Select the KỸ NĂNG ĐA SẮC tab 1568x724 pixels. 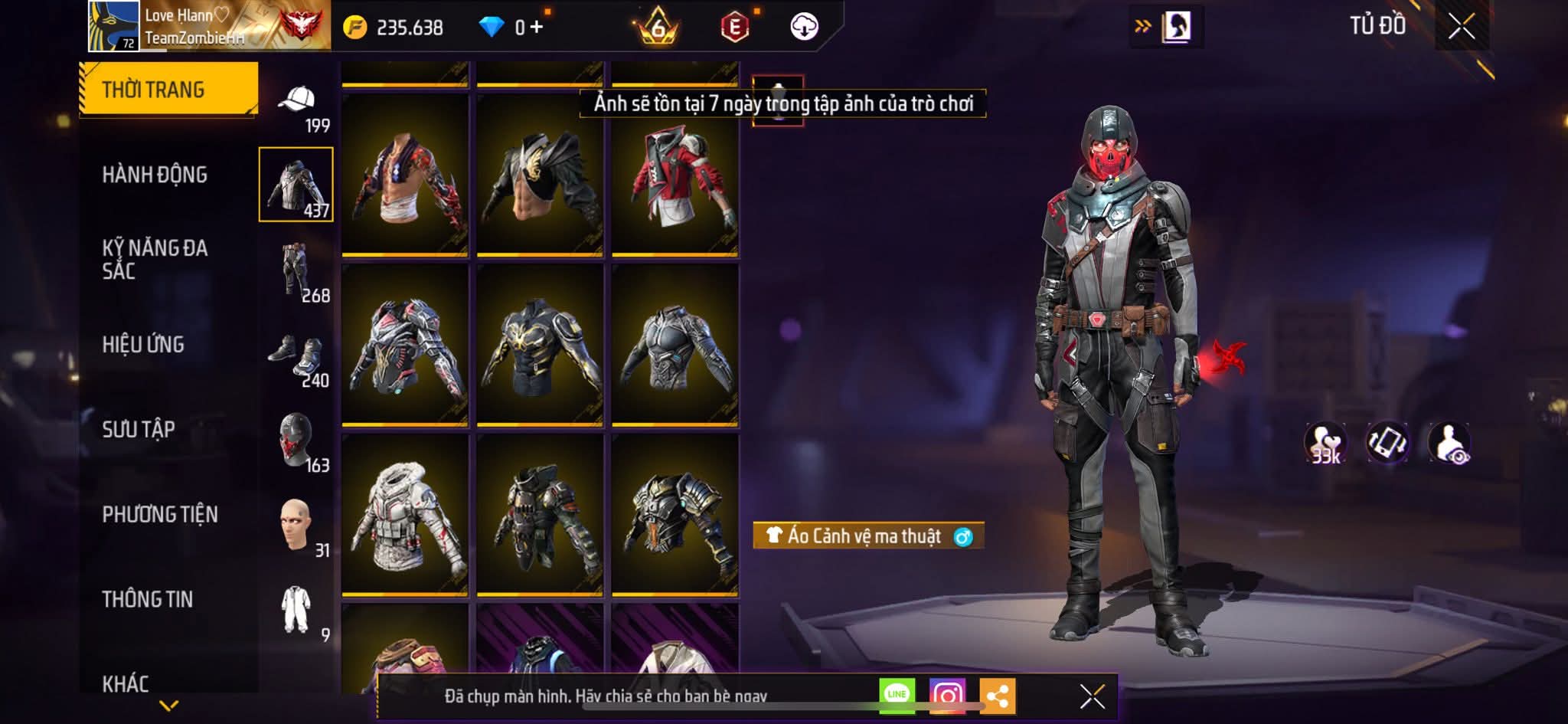pos(155,259)
